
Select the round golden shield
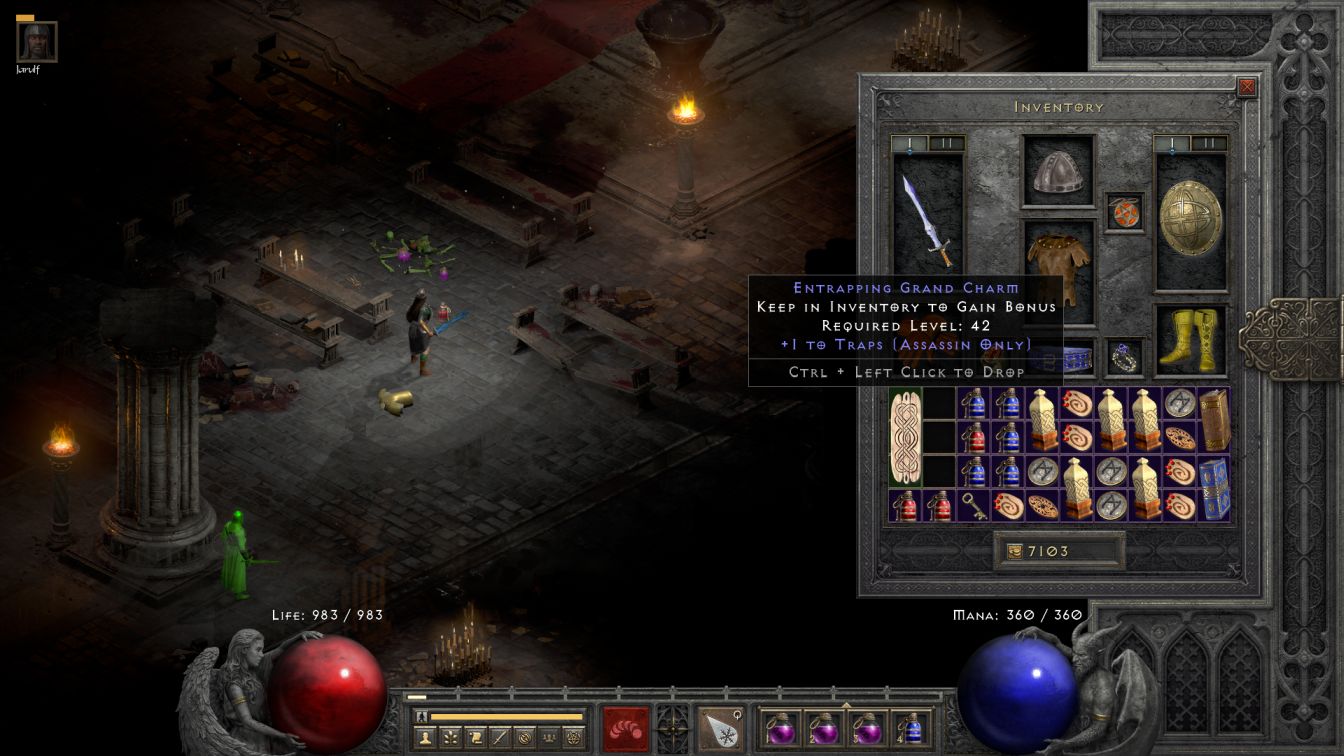tap(1191, 219)
